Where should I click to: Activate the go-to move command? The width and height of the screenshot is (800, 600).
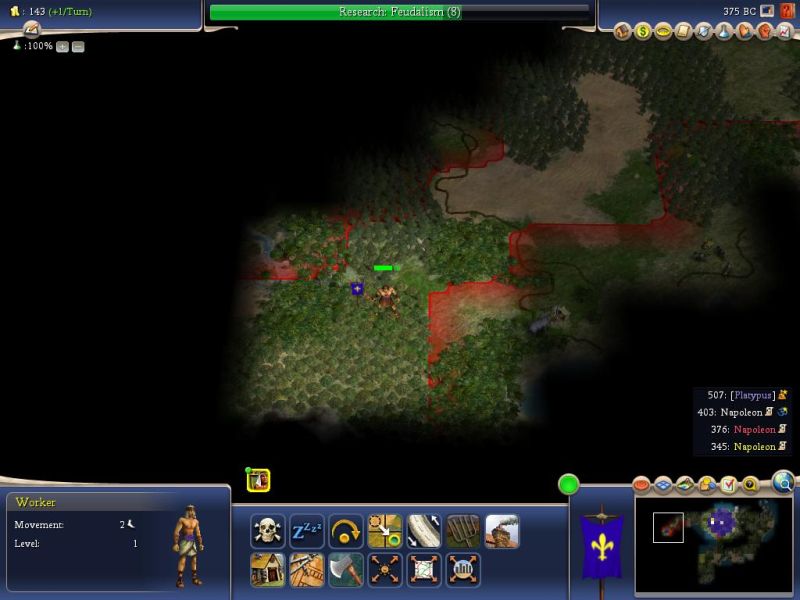(385, 531)
